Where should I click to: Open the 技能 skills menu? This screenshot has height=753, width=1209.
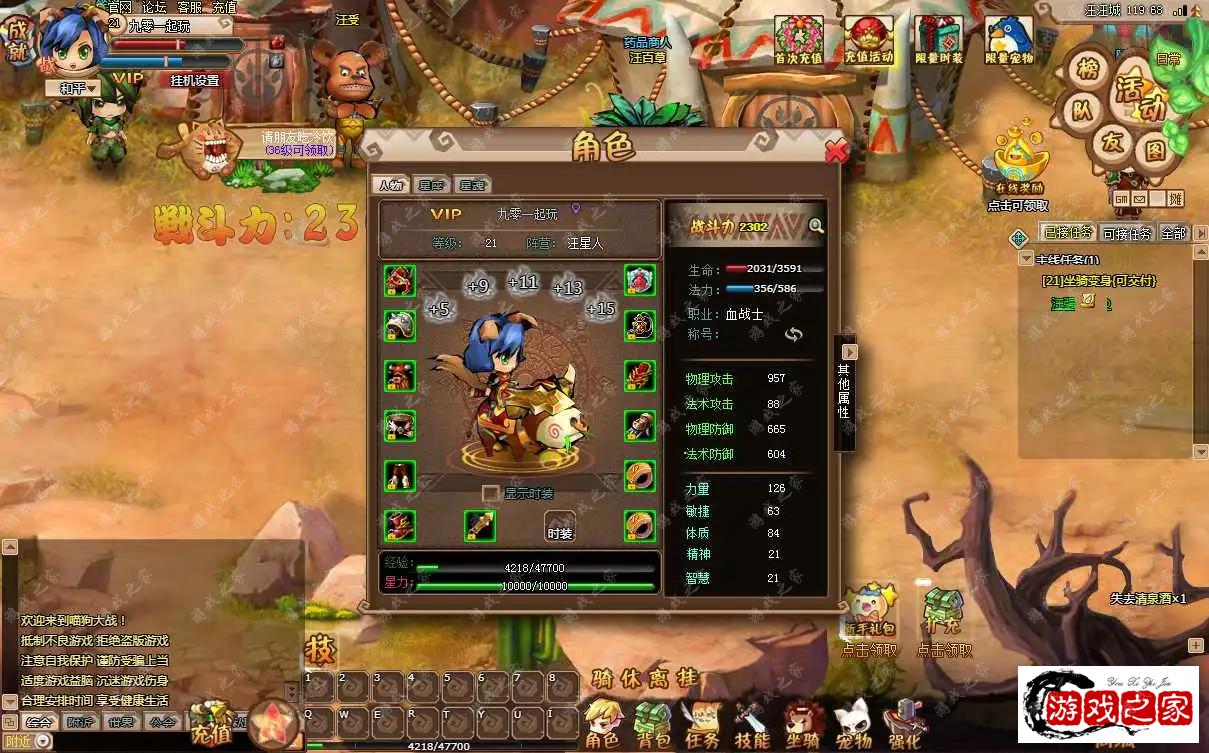point(752,725)
